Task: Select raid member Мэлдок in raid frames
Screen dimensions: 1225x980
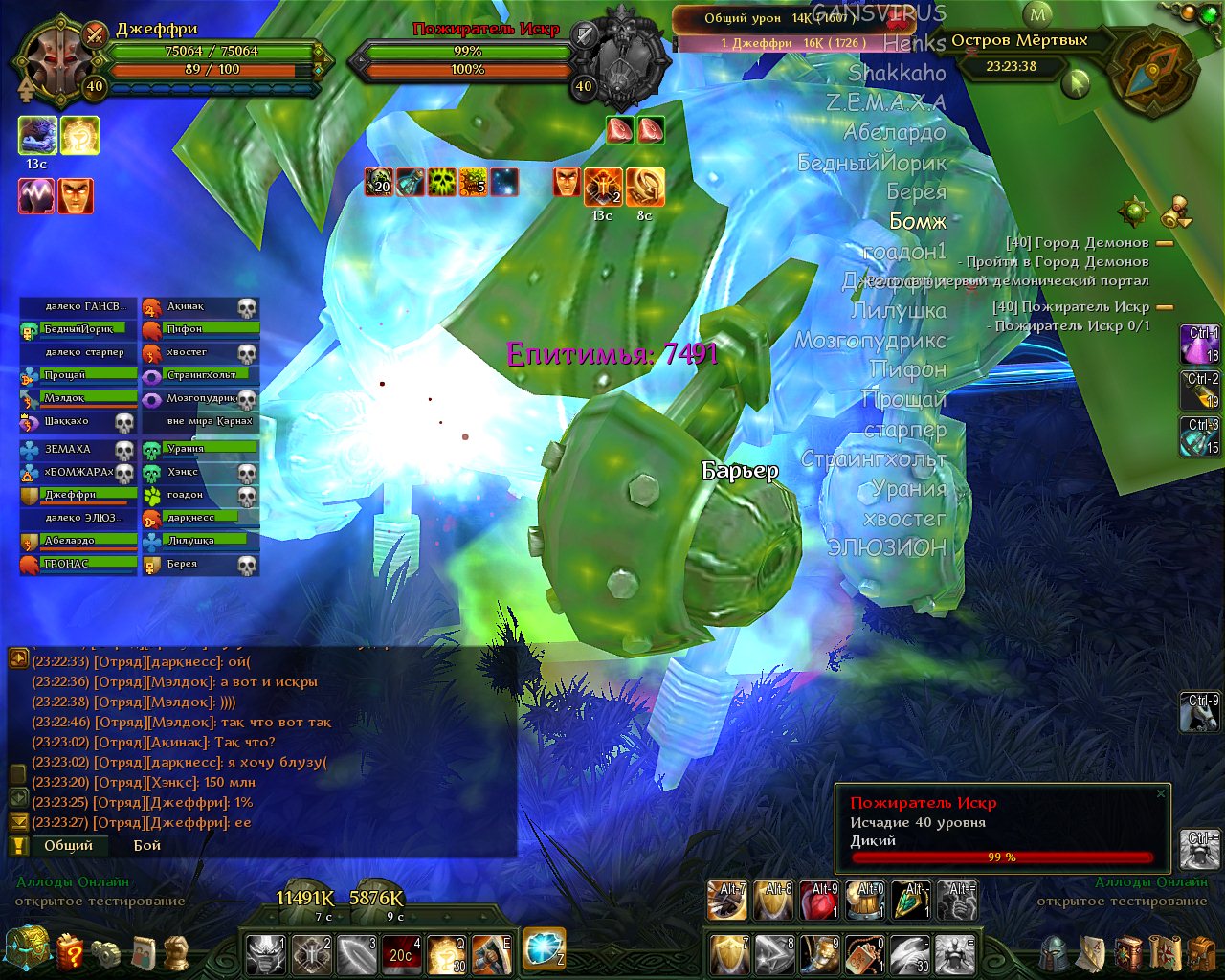Action: (x=78, y=398)
